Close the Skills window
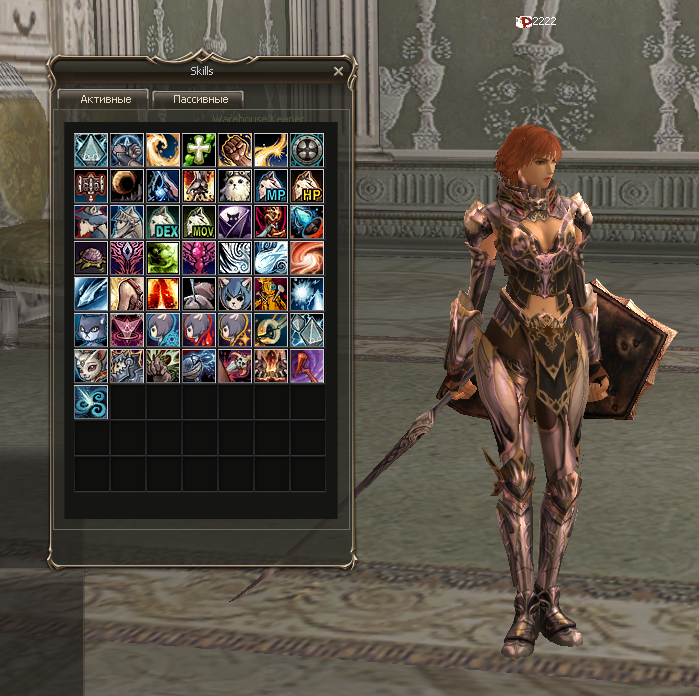This screenshot has width=699, height=696. 338,72
